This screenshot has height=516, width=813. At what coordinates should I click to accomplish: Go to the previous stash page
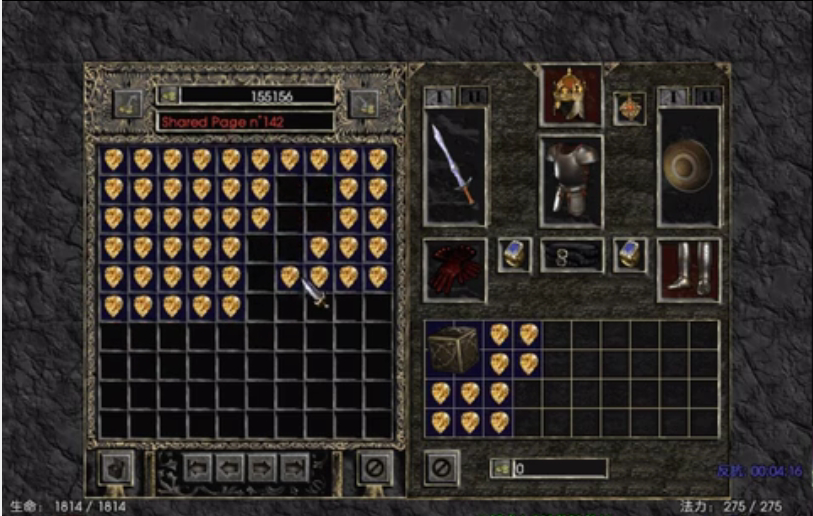pos(229,467)
